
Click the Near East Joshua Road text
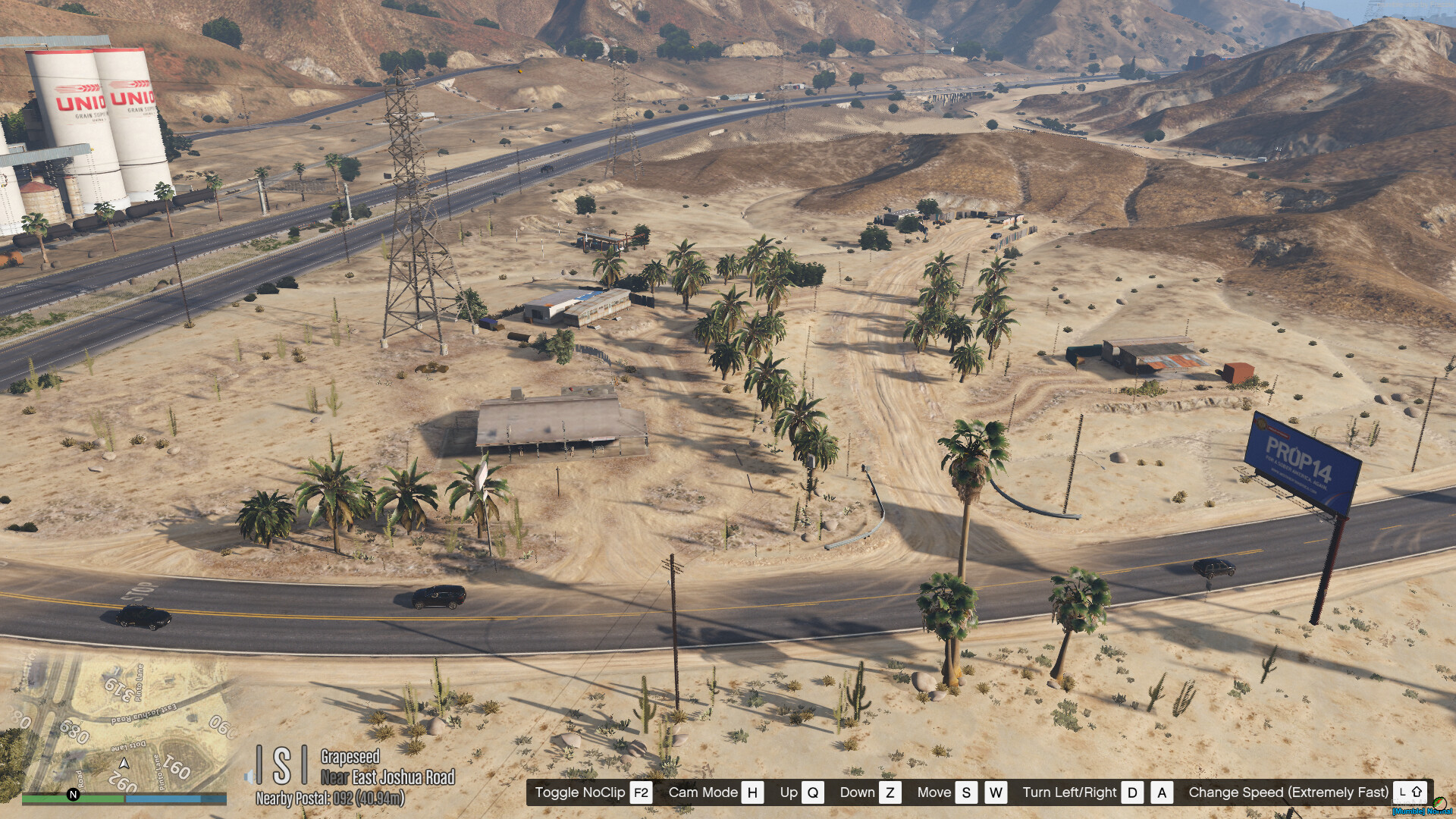pyautogui.click(x=389, y=777)
